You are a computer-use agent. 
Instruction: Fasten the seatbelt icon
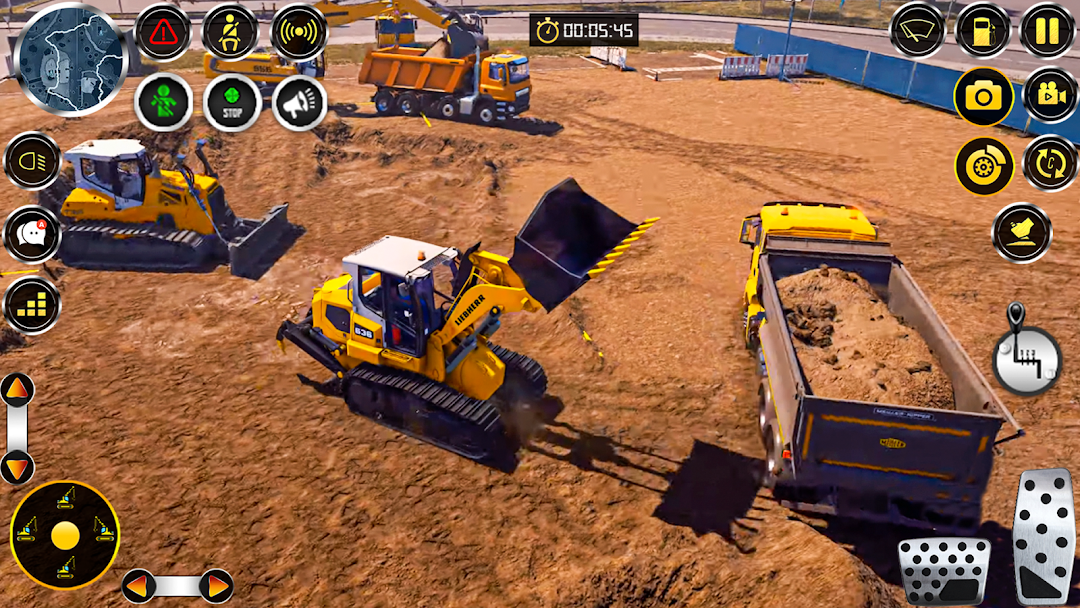pyautogui.click(x=230, y=32)
